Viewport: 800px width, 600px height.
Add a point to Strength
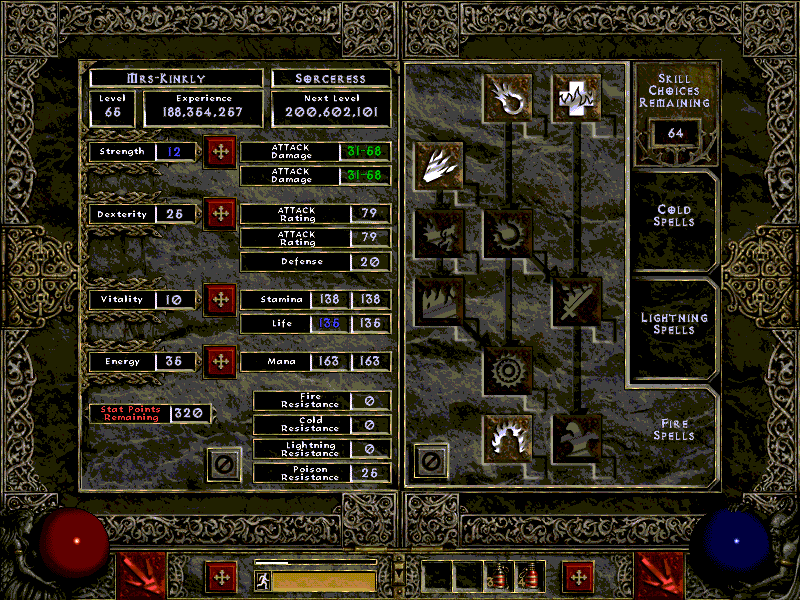pyautogui.click(x=220, y=153)
